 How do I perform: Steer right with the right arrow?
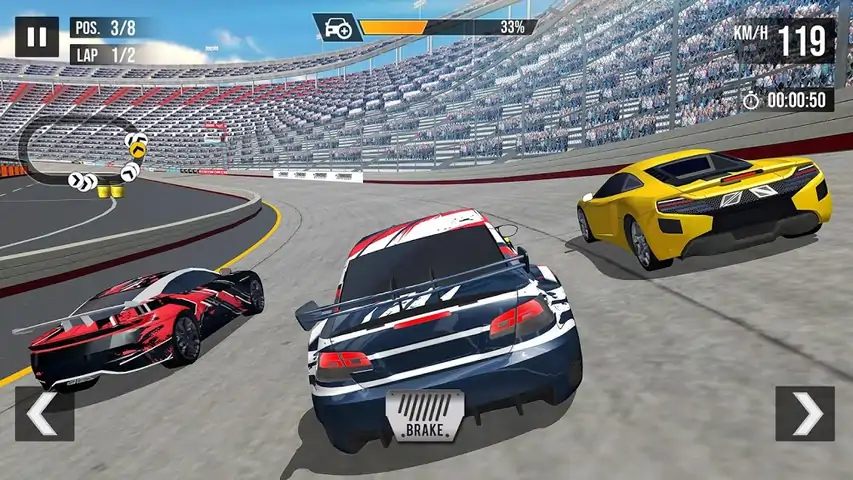coord(805,413)
